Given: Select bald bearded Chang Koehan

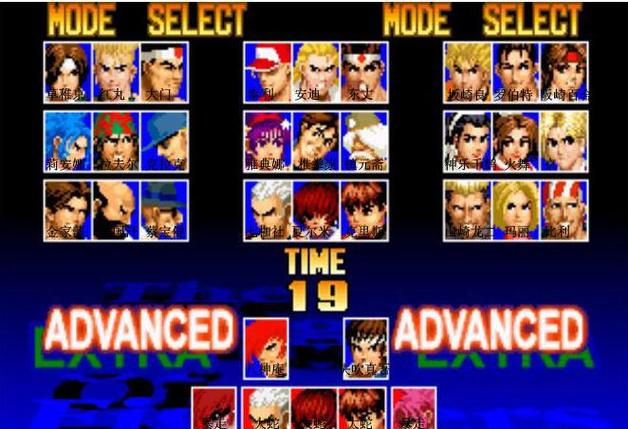Looking at the screenshot, I should point(115,209).
